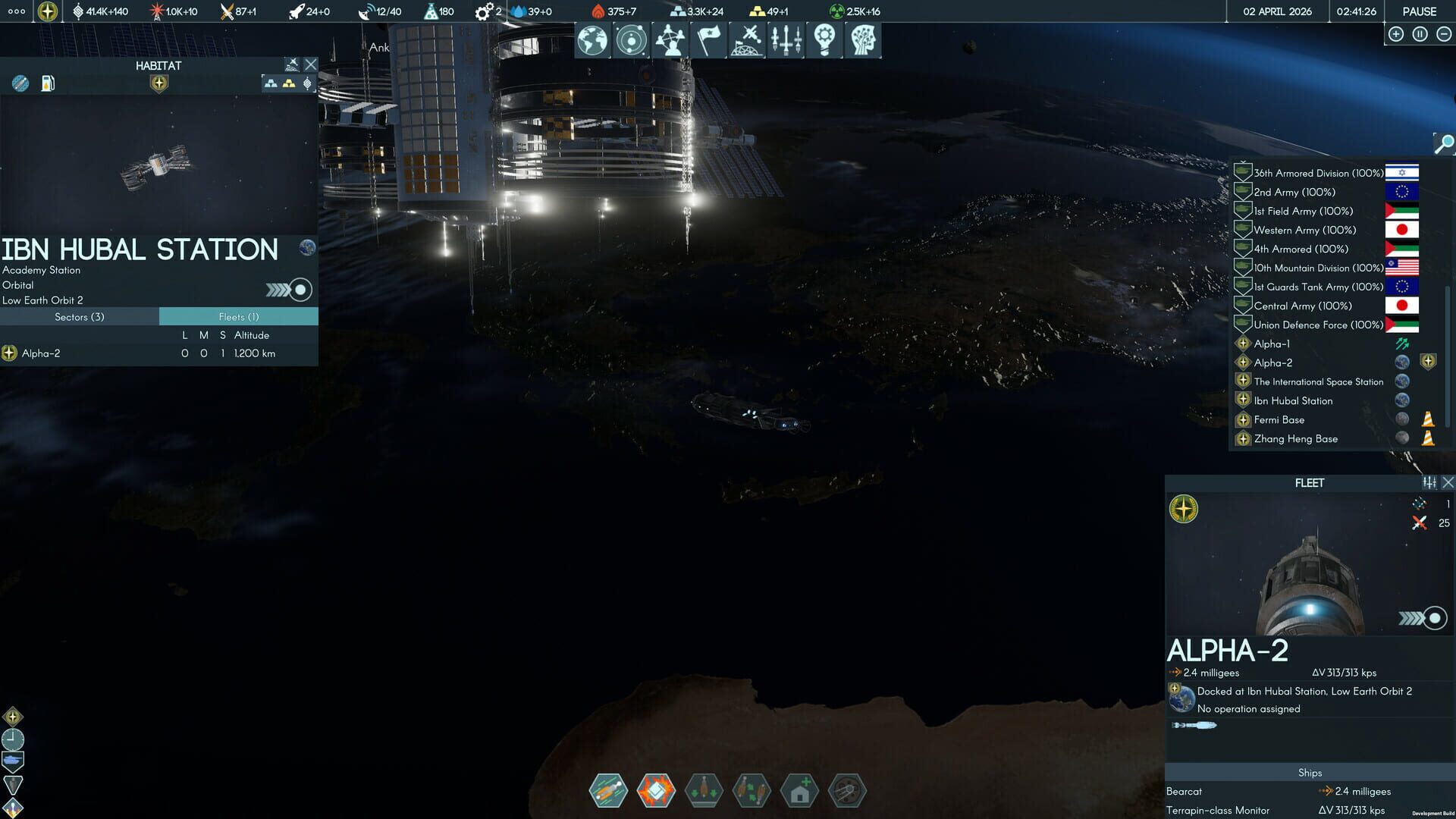This screenshot has width=1456, height=819.
Task: Open the fleets management panel
Action: [x=786, y=39]
